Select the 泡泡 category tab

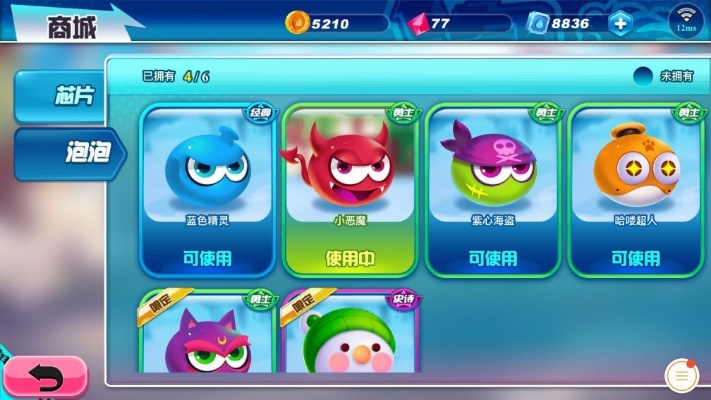pyautogui.click(x=68, y=153)
